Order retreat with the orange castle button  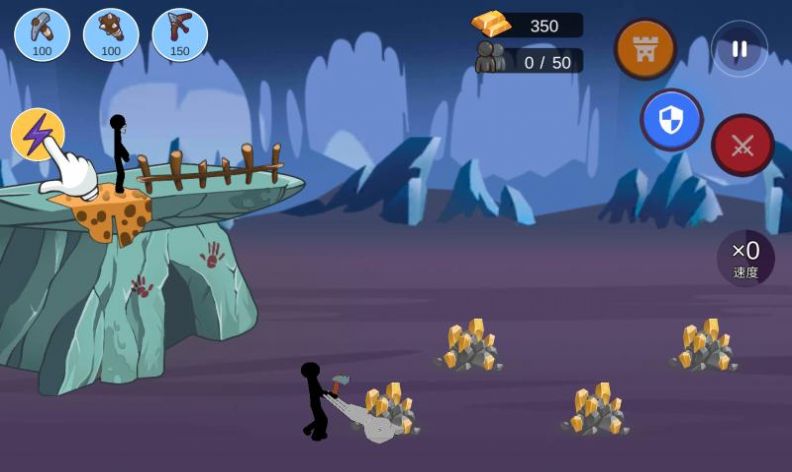(x=645, y=49)
